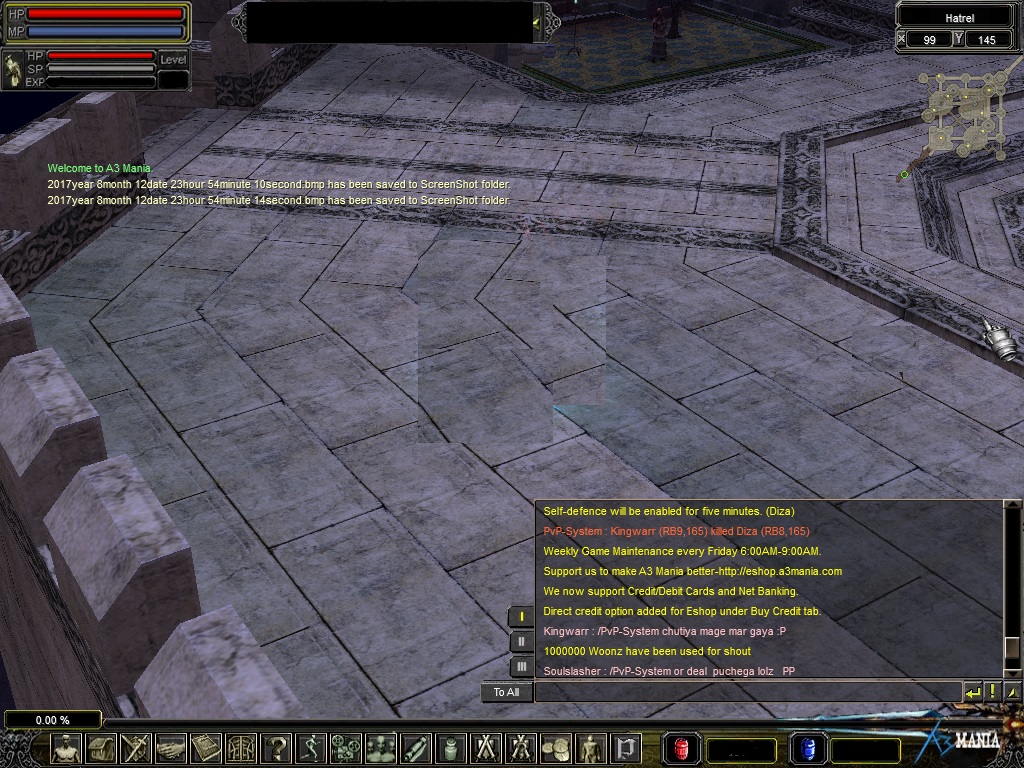Switch to chat tab III
The image size is (1024, 768).
(521, 666)
